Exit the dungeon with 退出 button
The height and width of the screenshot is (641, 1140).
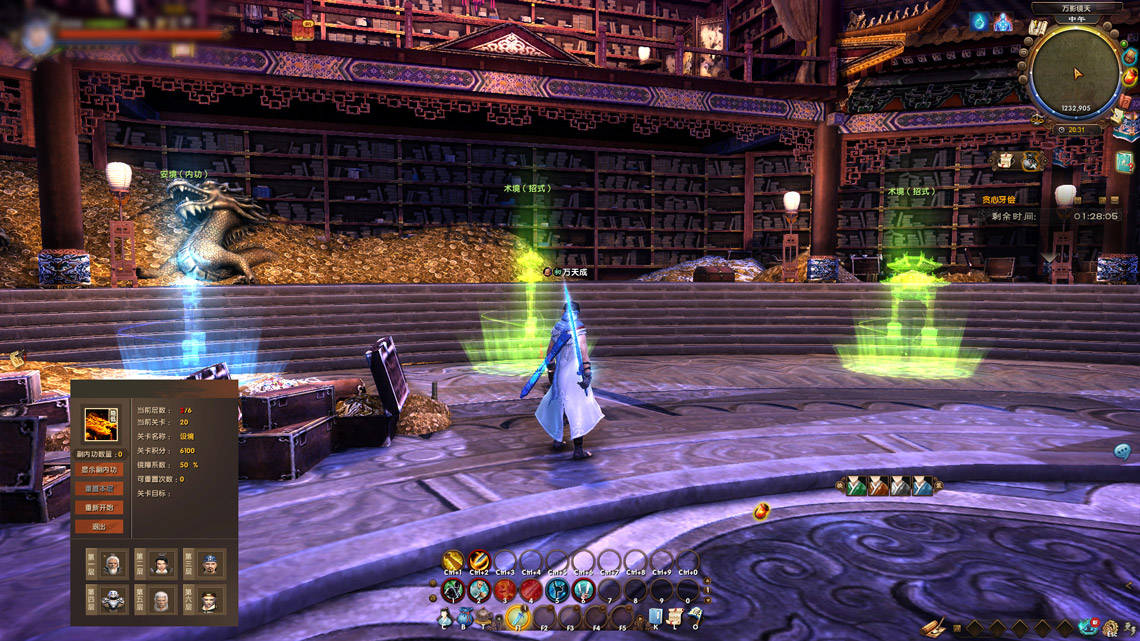(x=99, y=526)
